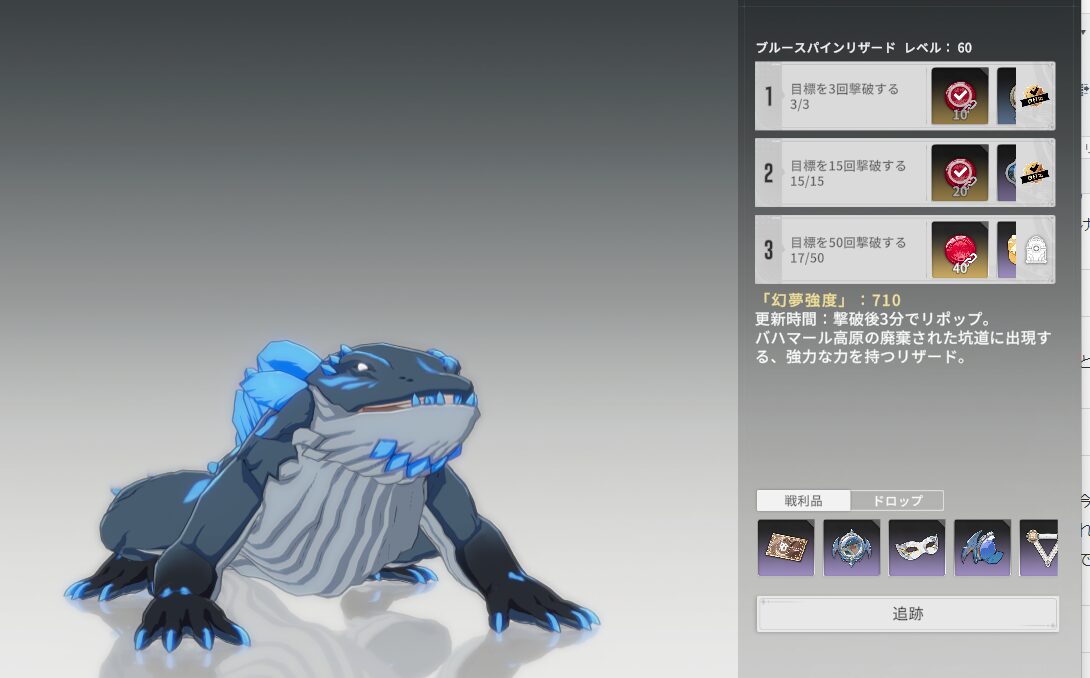Click the red coin reward showing 20

coord(960,173)
